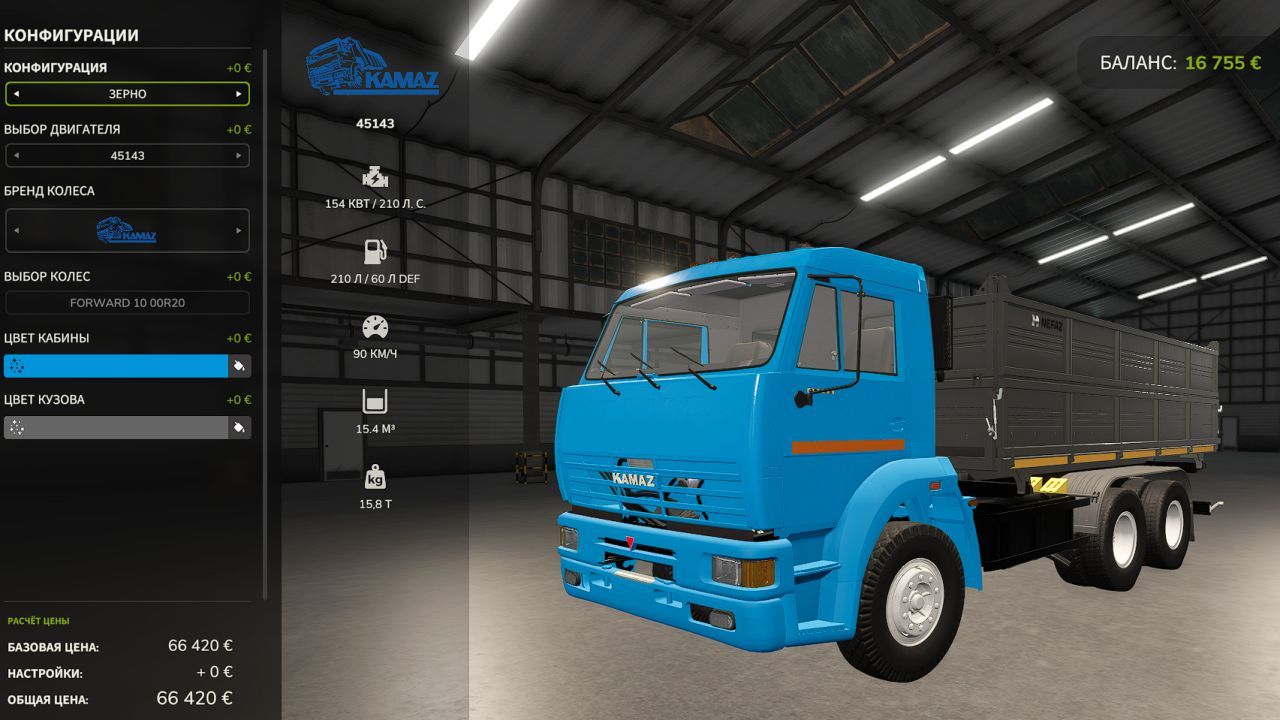Click the КОНФИГУРАЦИИ panel header

(71, 33)
